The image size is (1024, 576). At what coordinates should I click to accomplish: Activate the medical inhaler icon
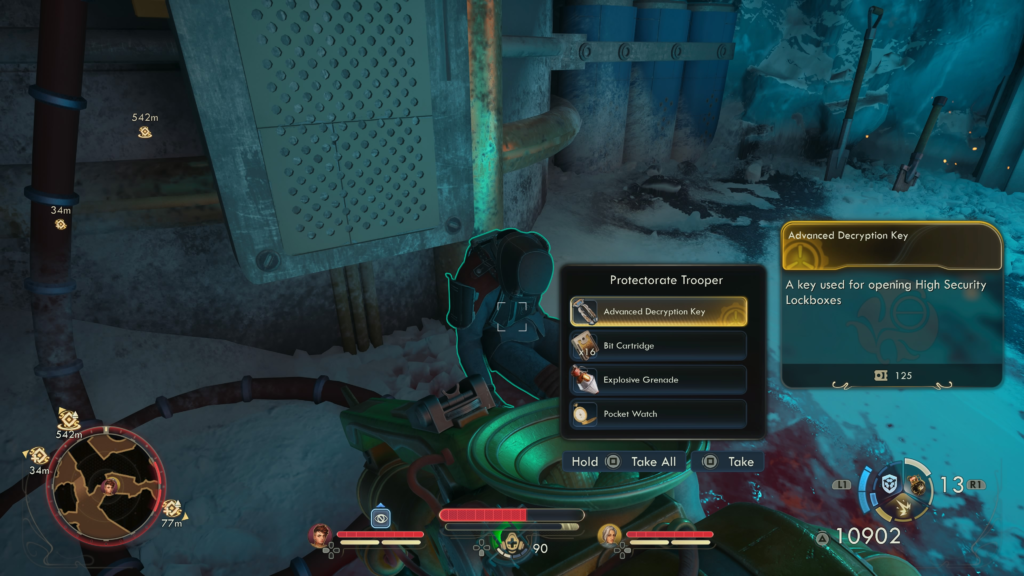509,542
